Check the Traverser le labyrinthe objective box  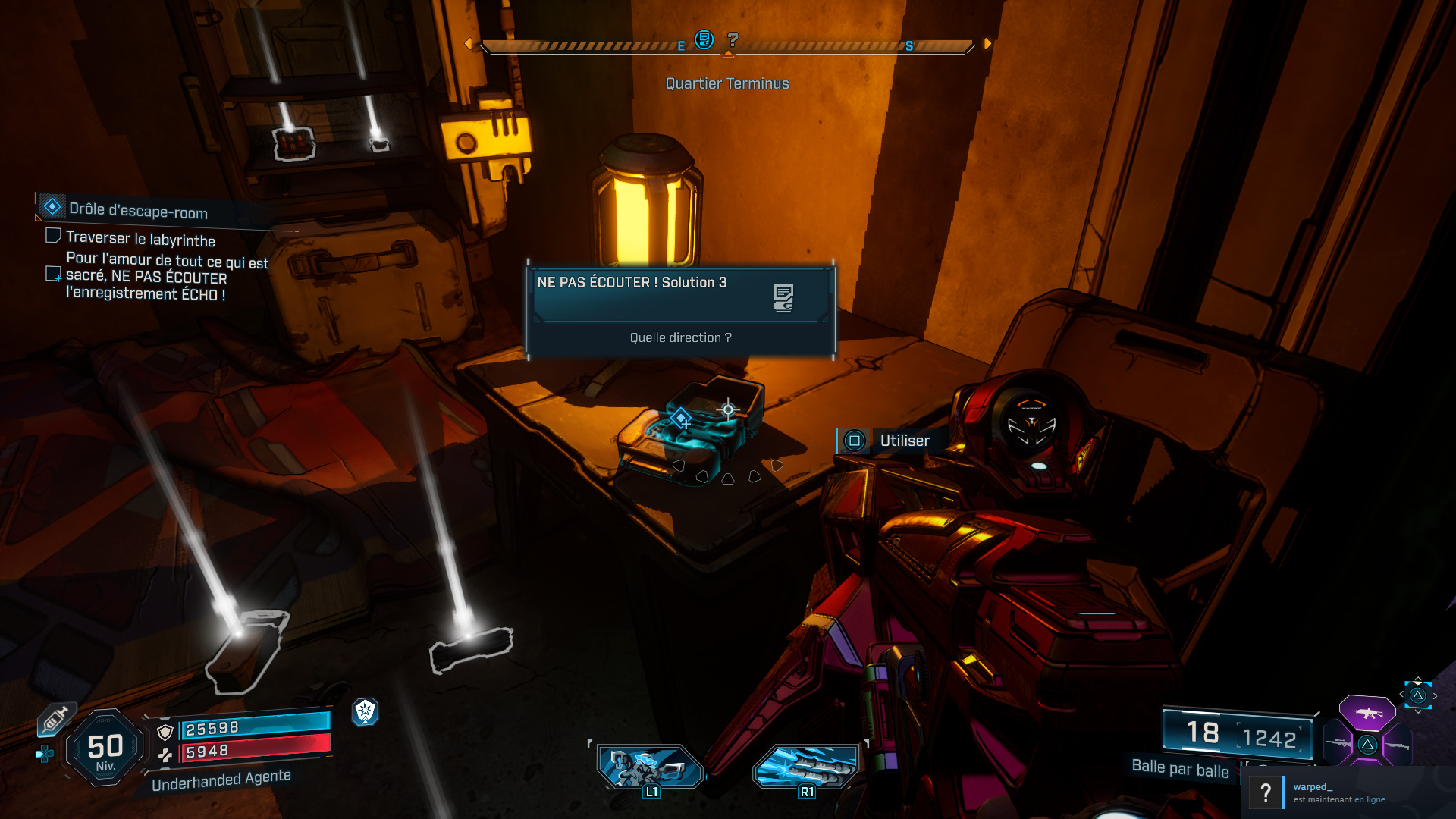(x=53, y=236)
